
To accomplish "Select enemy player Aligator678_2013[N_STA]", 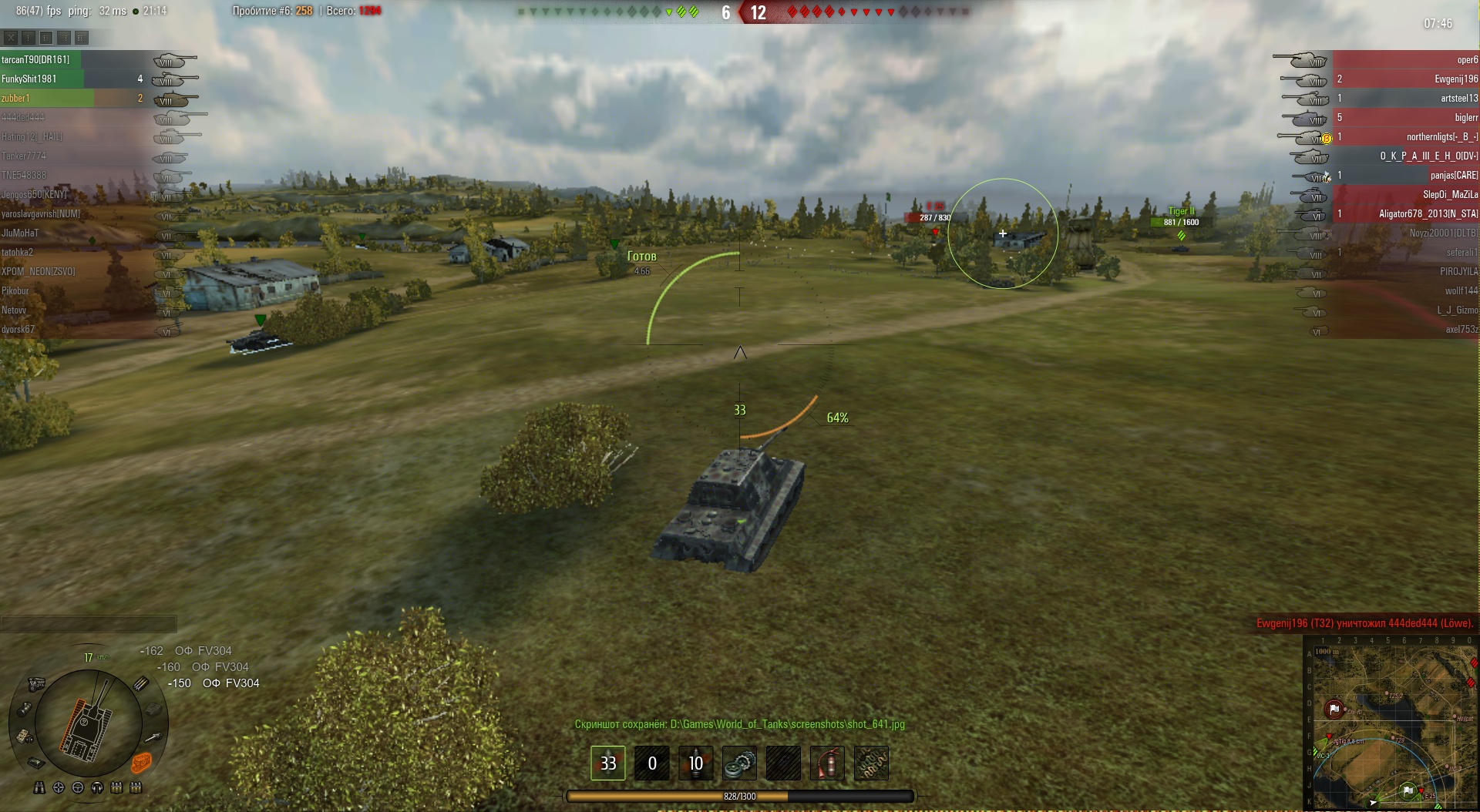I will point(1428,213).
